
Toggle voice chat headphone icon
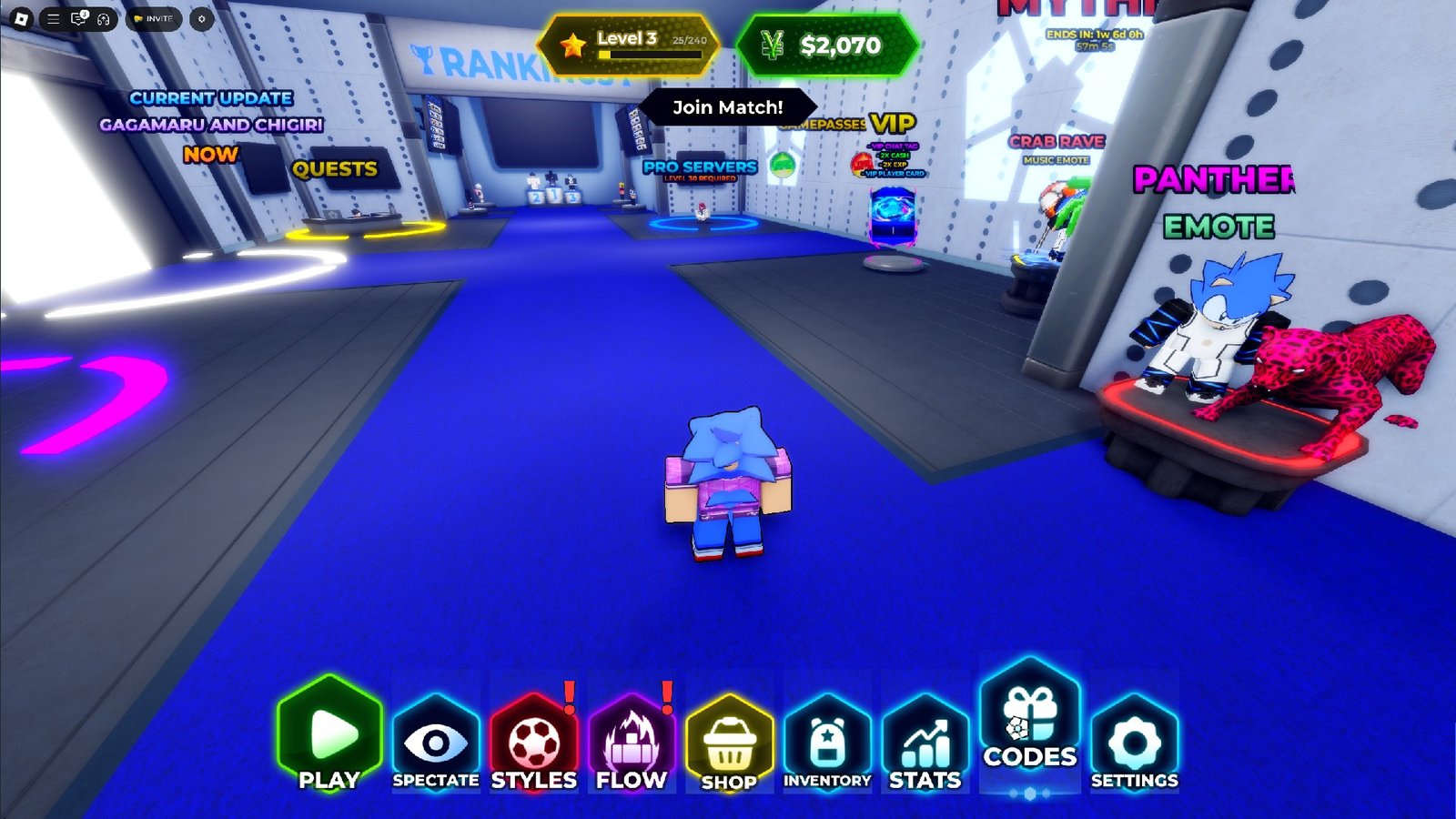[x=103, y=18]
